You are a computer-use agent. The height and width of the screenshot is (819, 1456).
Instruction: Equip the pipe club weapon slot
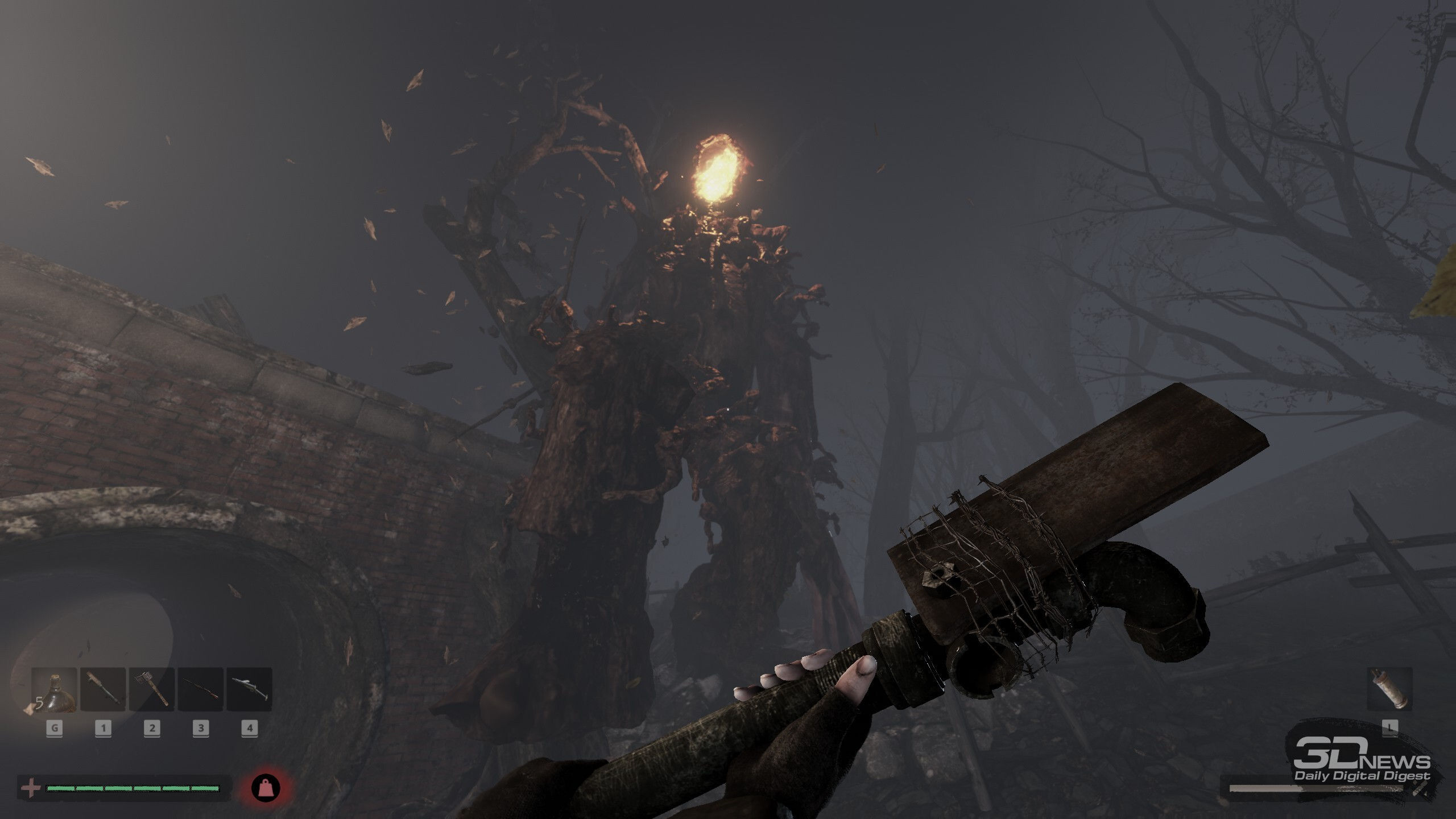[103, 689]
